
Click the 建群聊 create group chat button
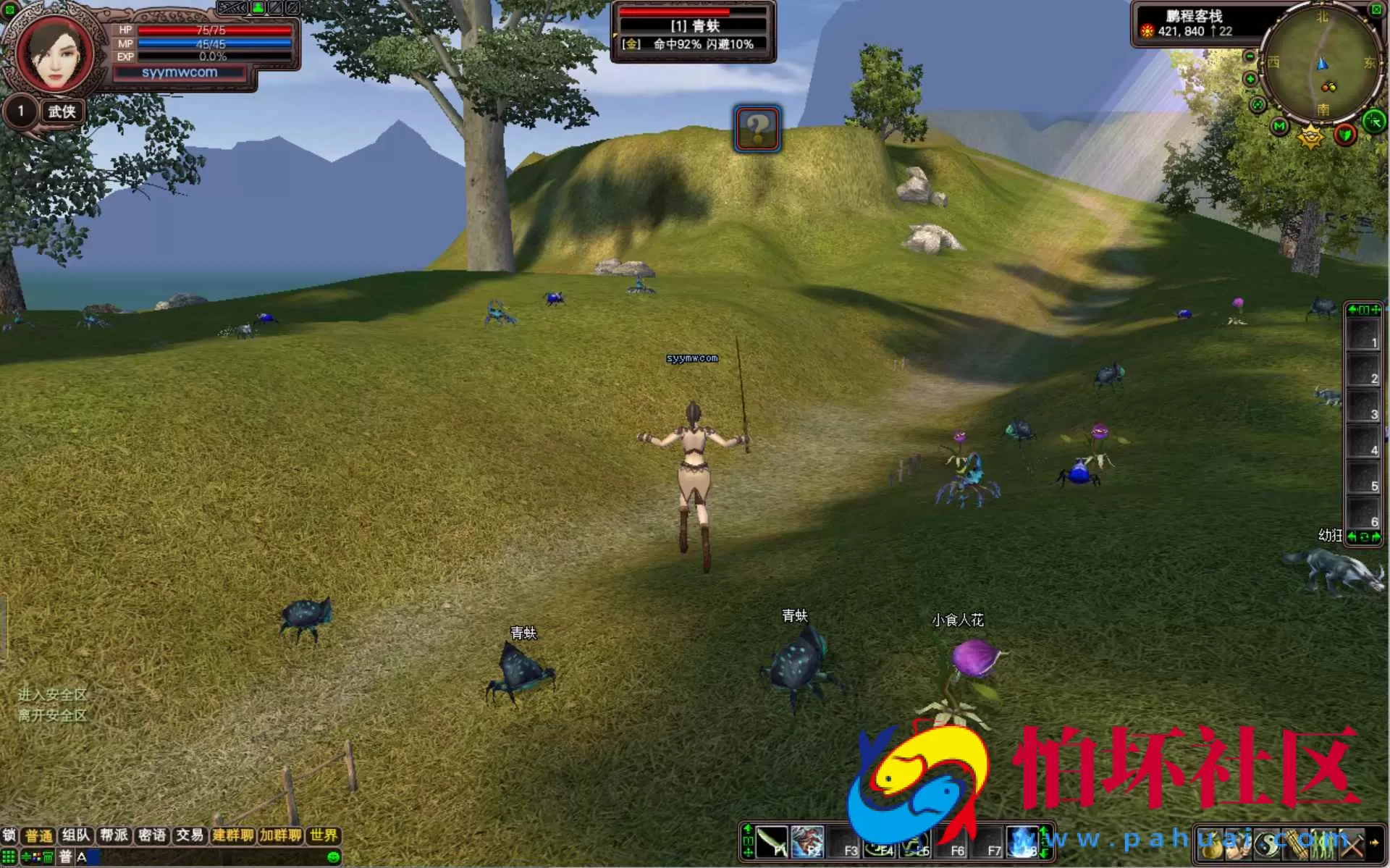click(232, 835)
